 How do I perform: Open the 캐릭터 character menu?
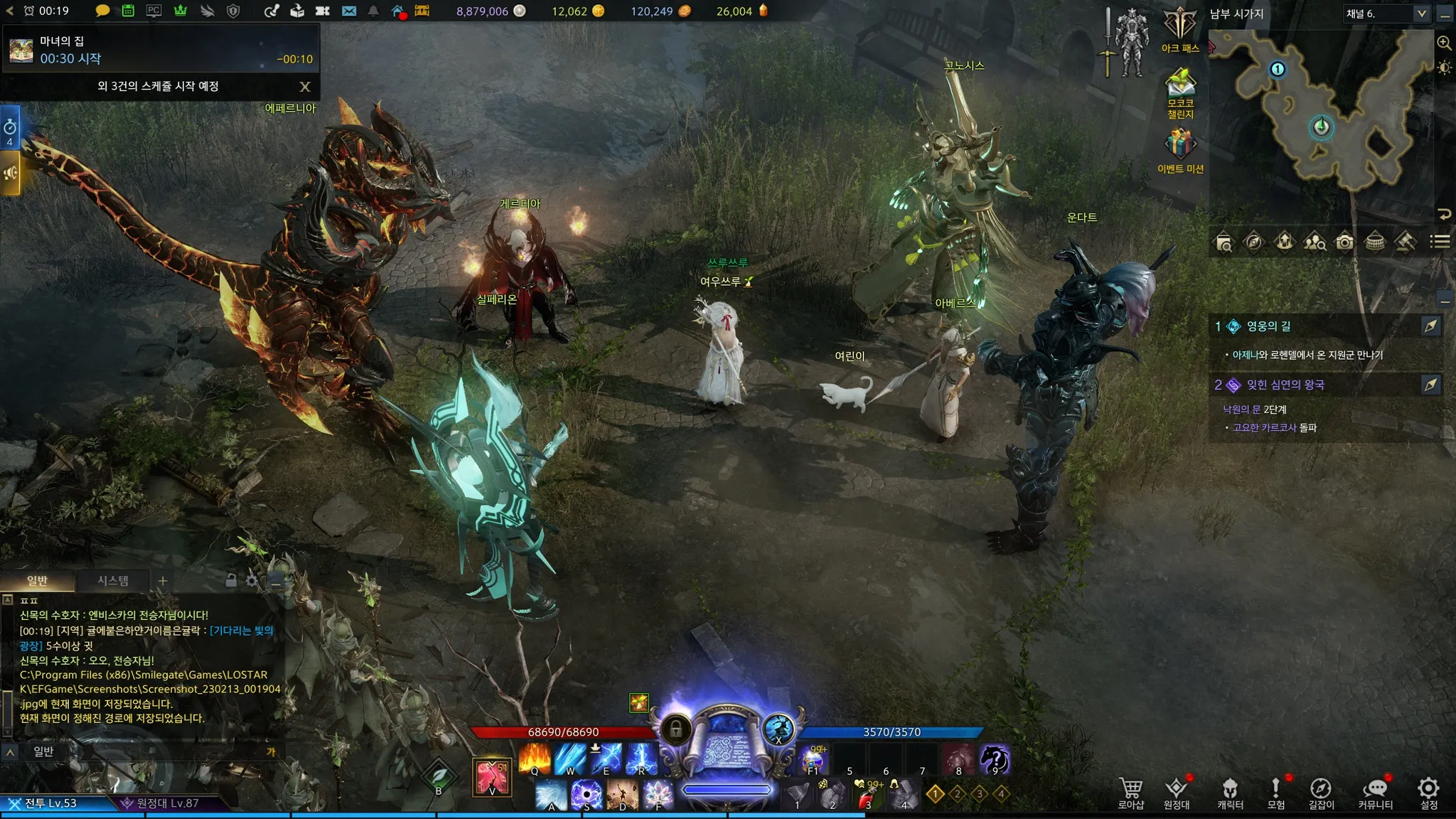coord(1230,792)
